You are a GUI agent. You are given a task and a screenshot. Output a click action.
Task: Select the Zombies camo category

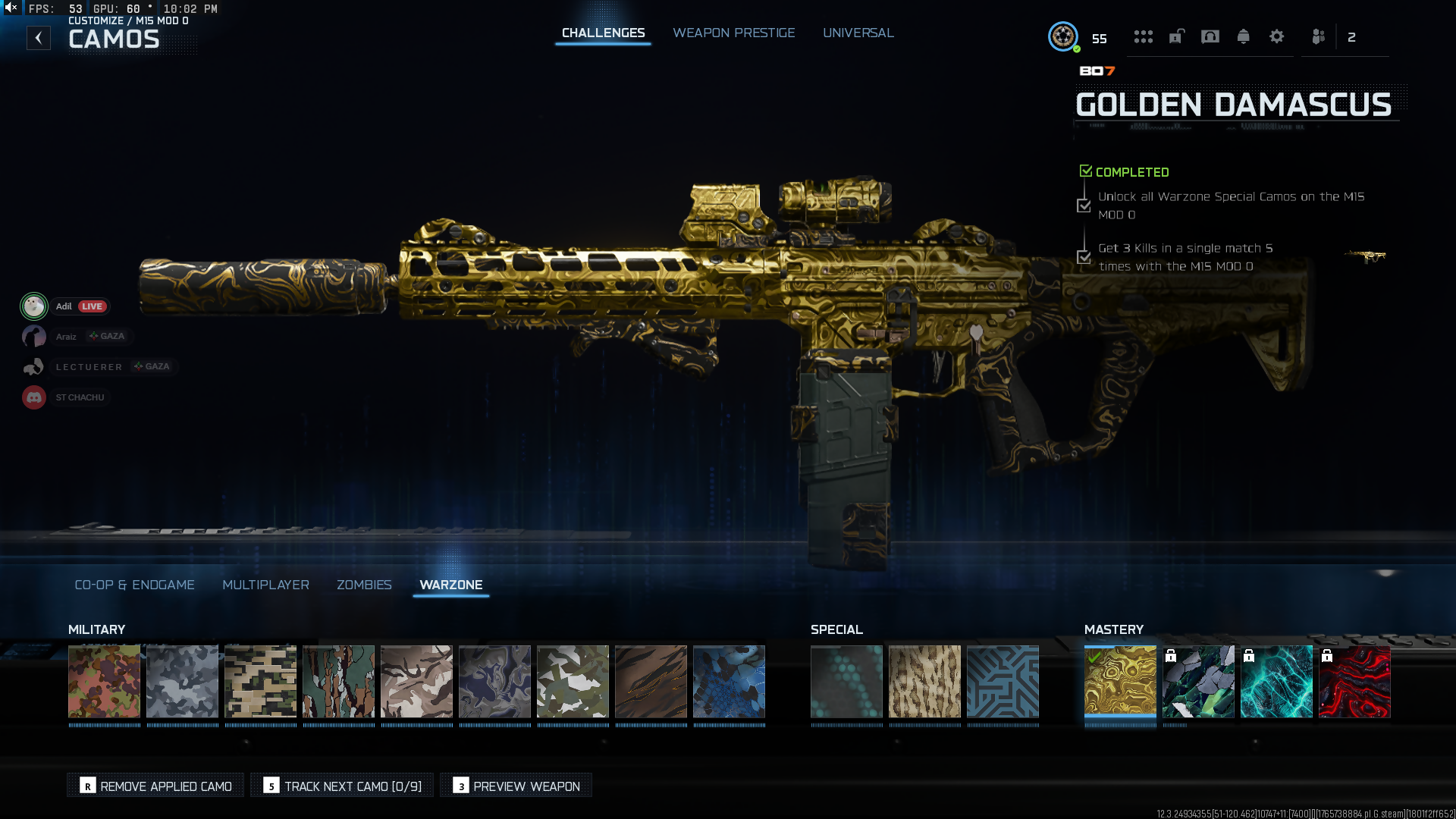(x=364, y=585)
